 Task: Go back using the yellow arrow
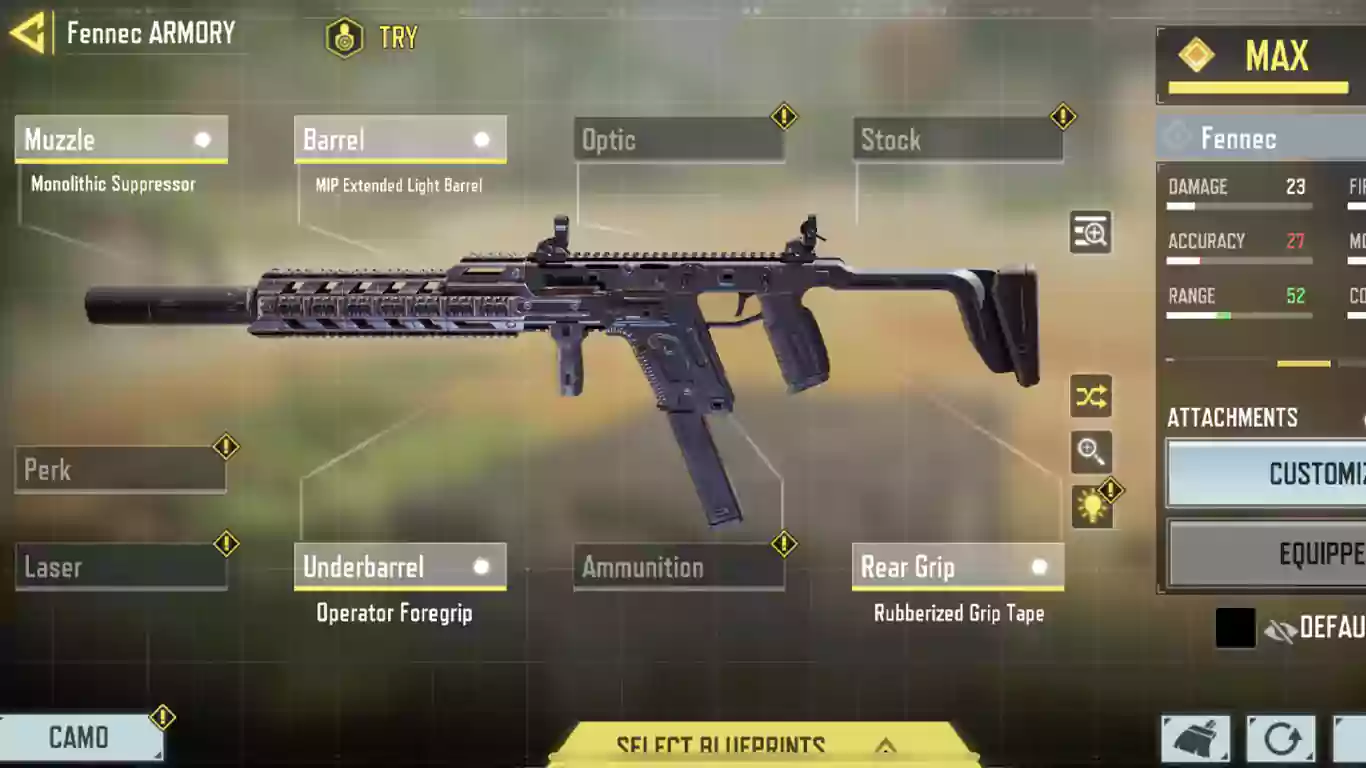(28, 33)
